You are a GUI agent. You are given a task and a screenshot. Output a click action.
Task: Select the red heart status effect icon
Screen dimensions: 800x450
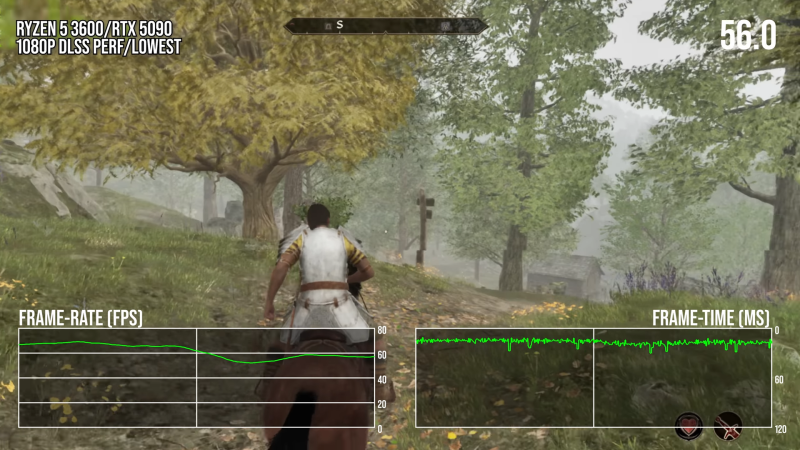[688, 427]
